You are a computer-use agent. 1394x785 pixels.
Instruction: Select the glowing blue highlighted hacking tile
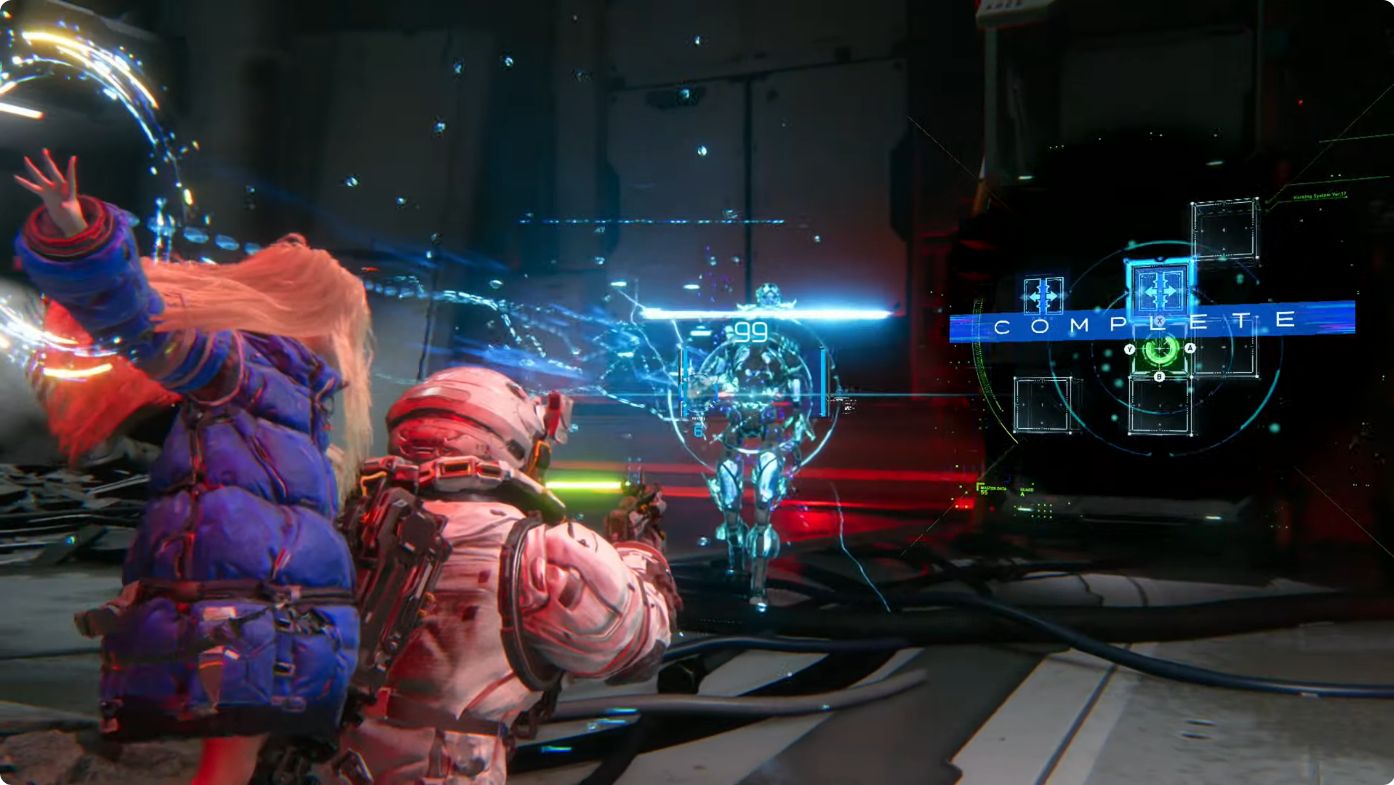point(1160,289)
